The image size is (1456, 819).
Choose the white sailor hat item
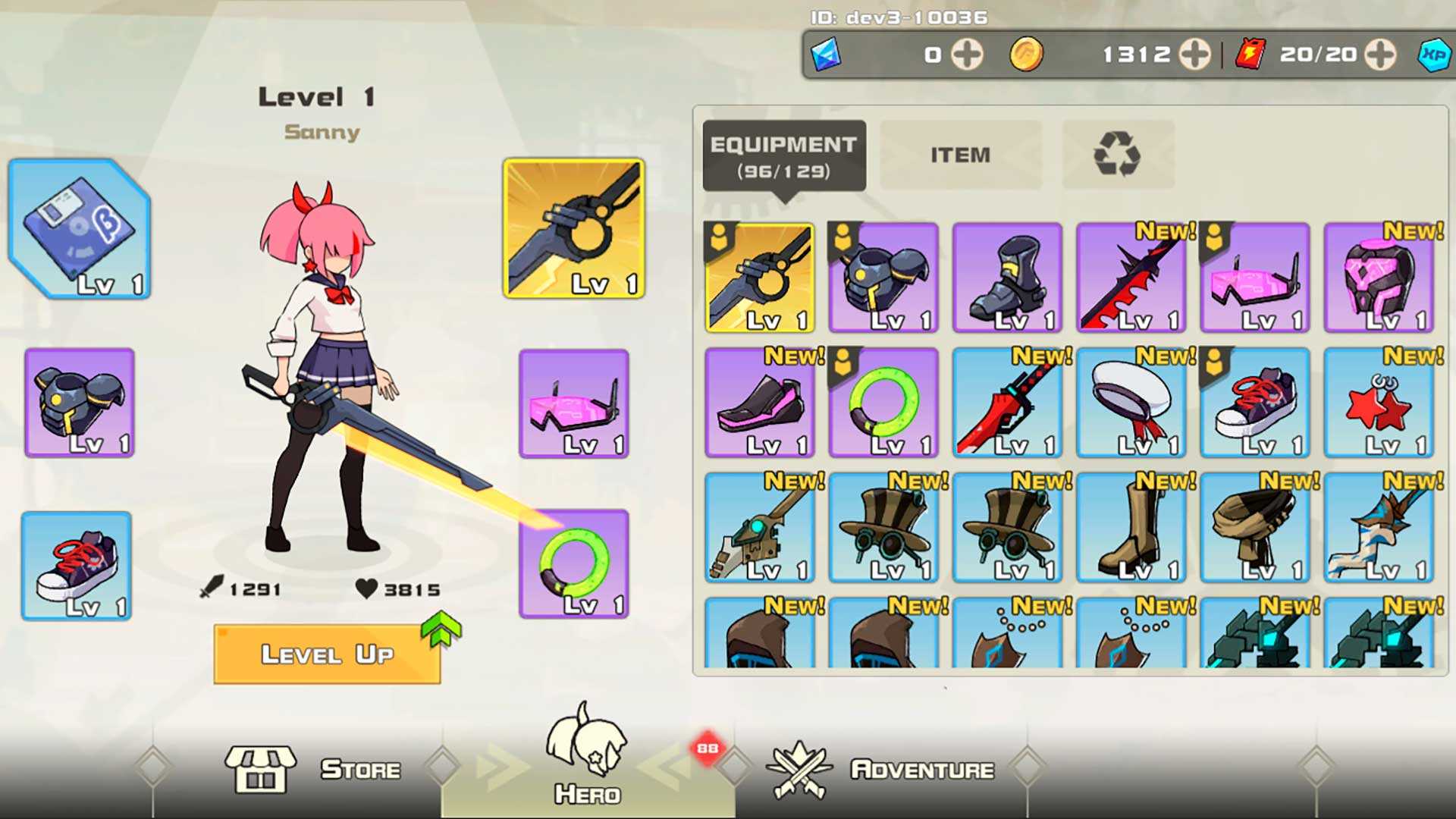1131,403
